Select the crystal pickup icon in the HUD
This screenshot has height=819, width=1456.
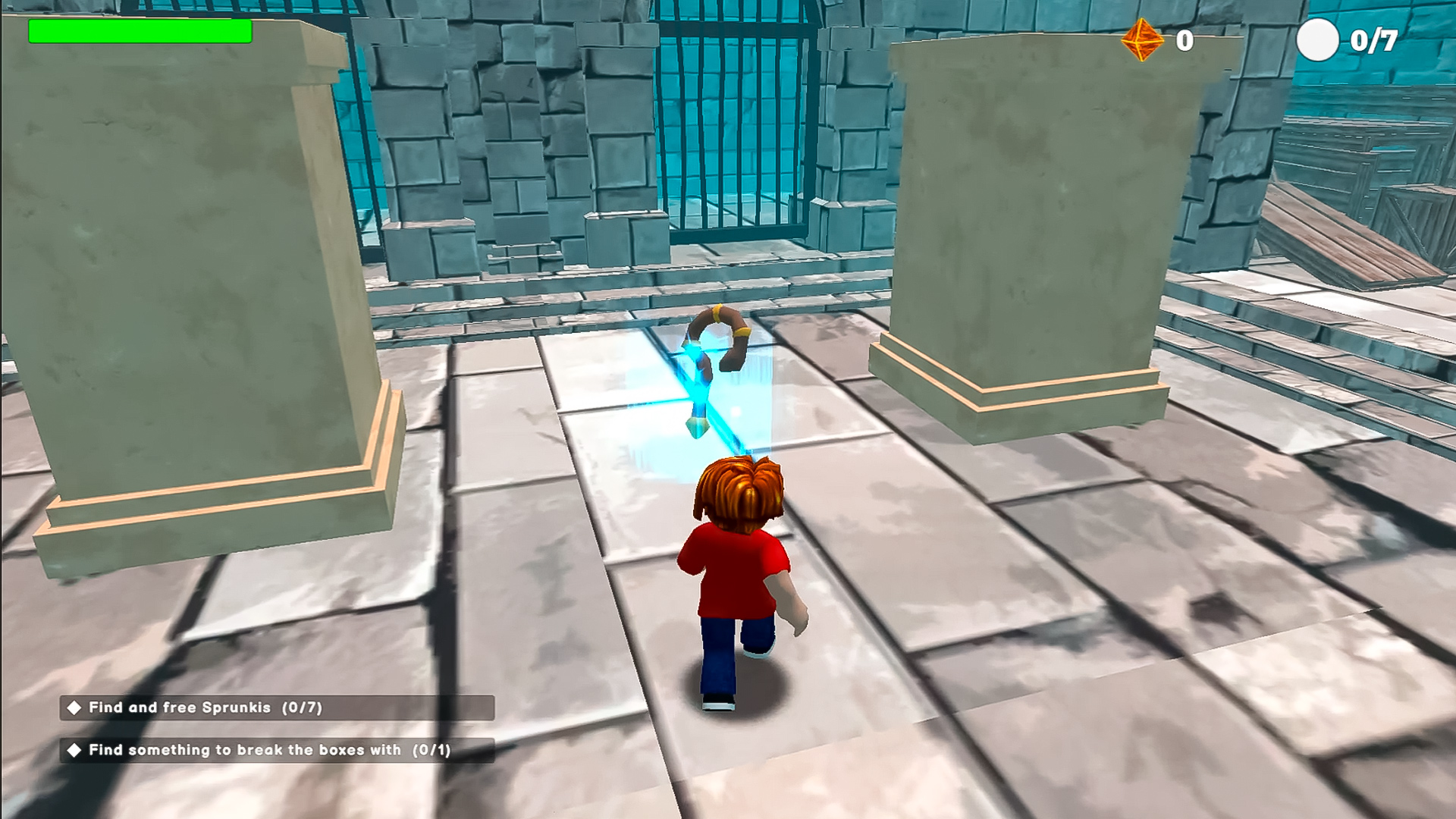(x=1141, y=42)
